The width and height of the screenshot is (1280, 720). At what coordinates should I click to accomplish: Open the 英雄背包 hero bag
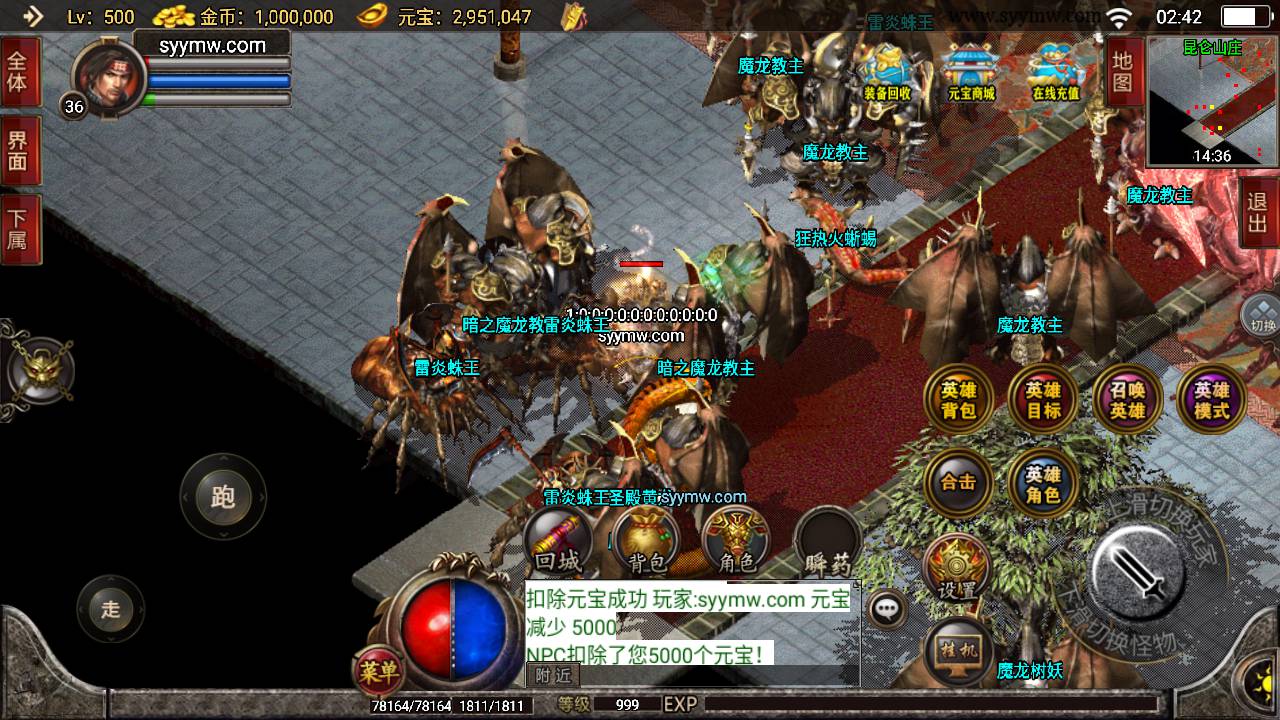(x=959, y=401)
